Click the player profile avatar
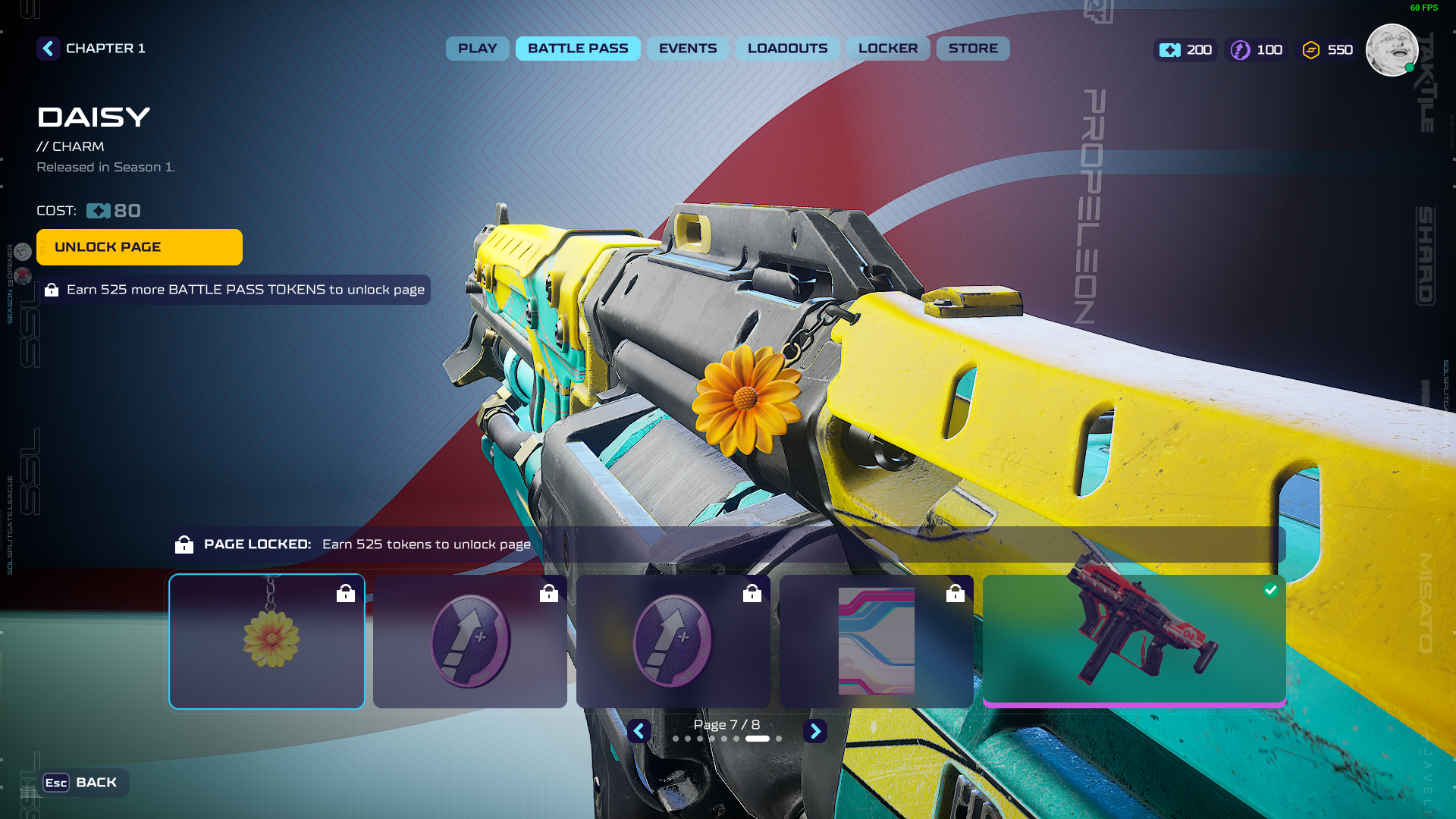 1392,50
